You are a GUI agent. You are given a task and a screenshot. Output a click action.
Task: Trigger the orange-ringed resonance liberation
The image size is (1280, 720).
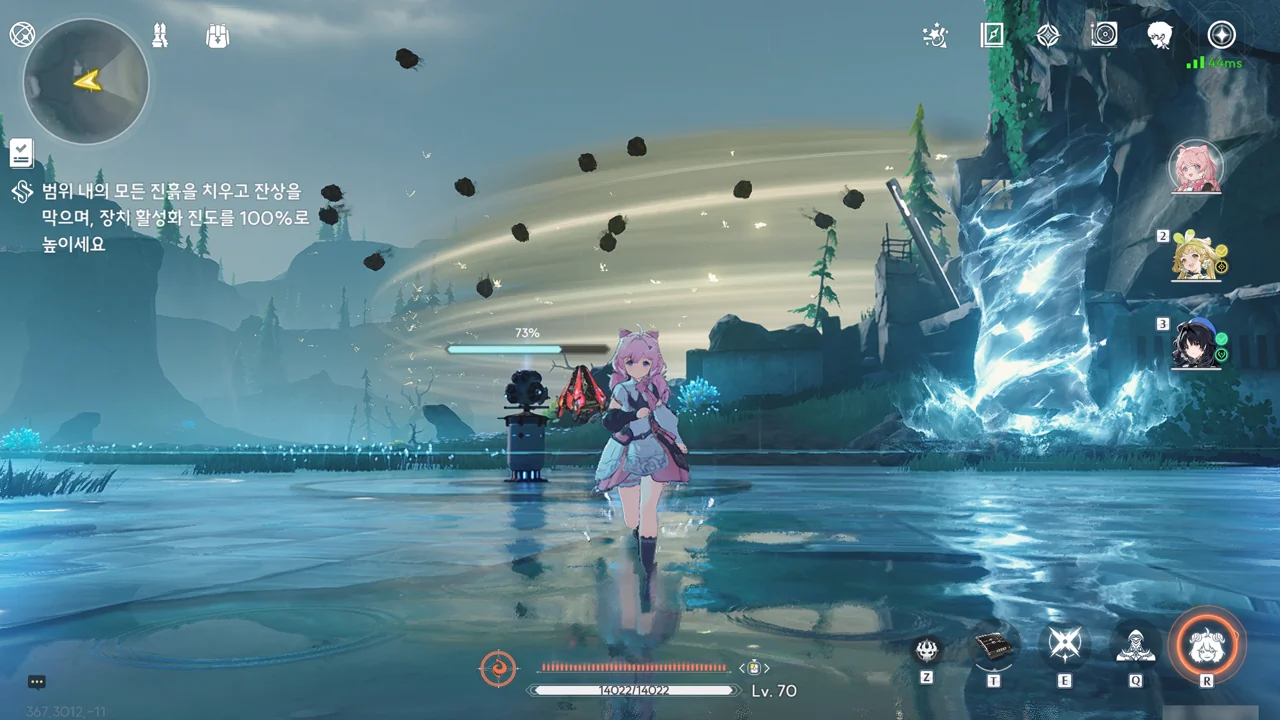[1208, 645]
